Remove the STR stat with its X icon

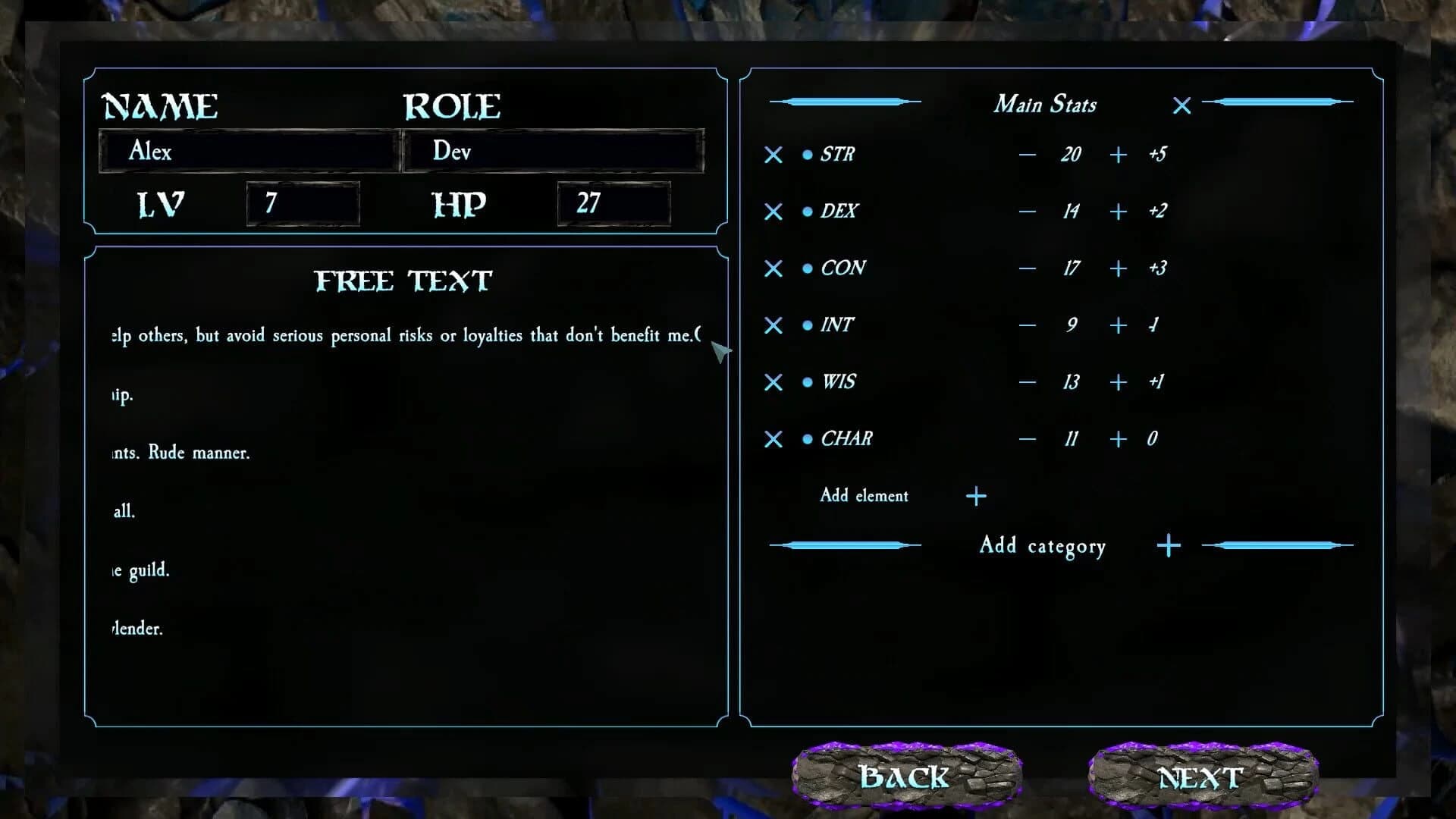pos(773,155)
